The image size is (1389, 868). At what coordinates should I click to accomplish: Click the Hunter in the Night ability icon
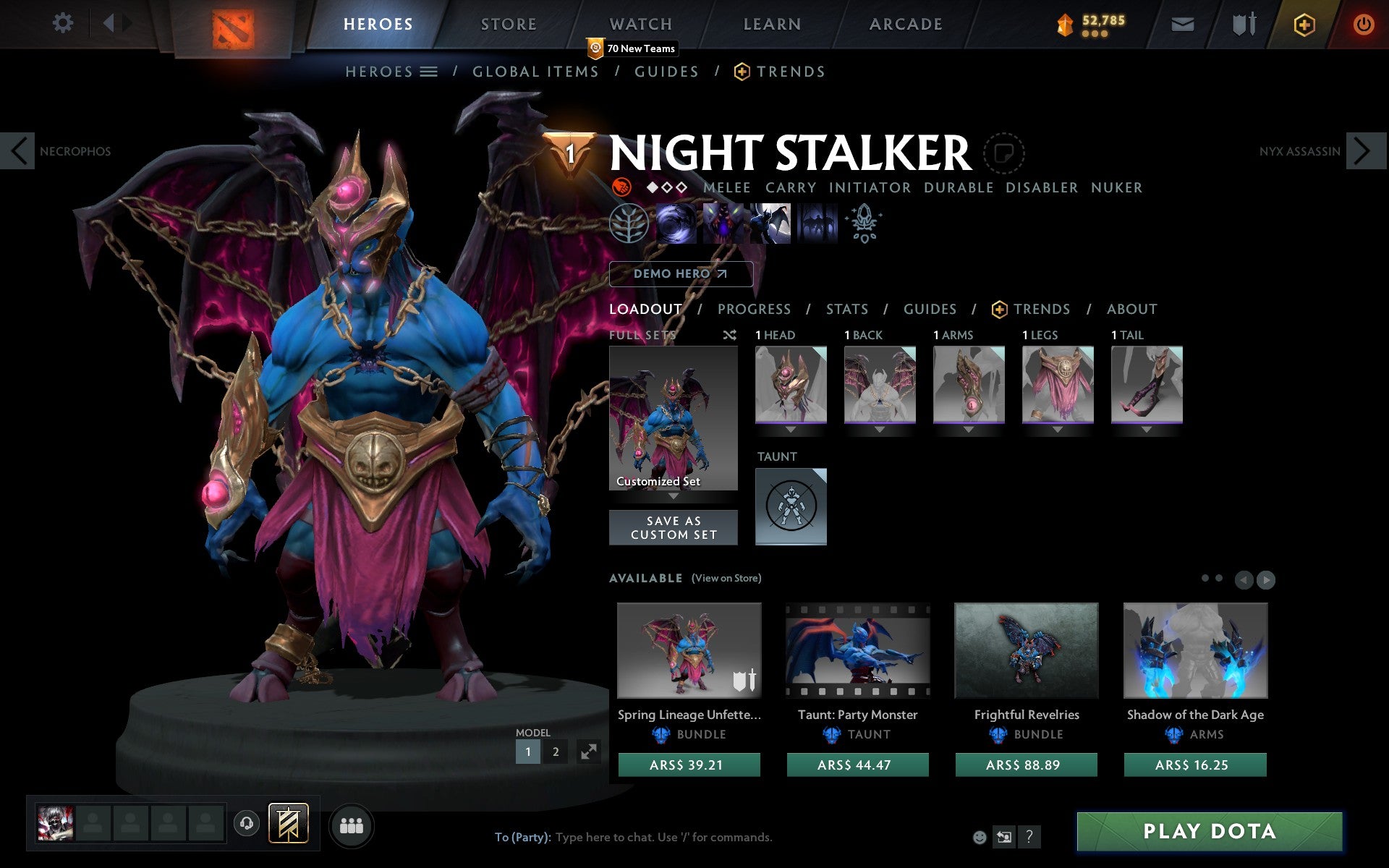770,224
